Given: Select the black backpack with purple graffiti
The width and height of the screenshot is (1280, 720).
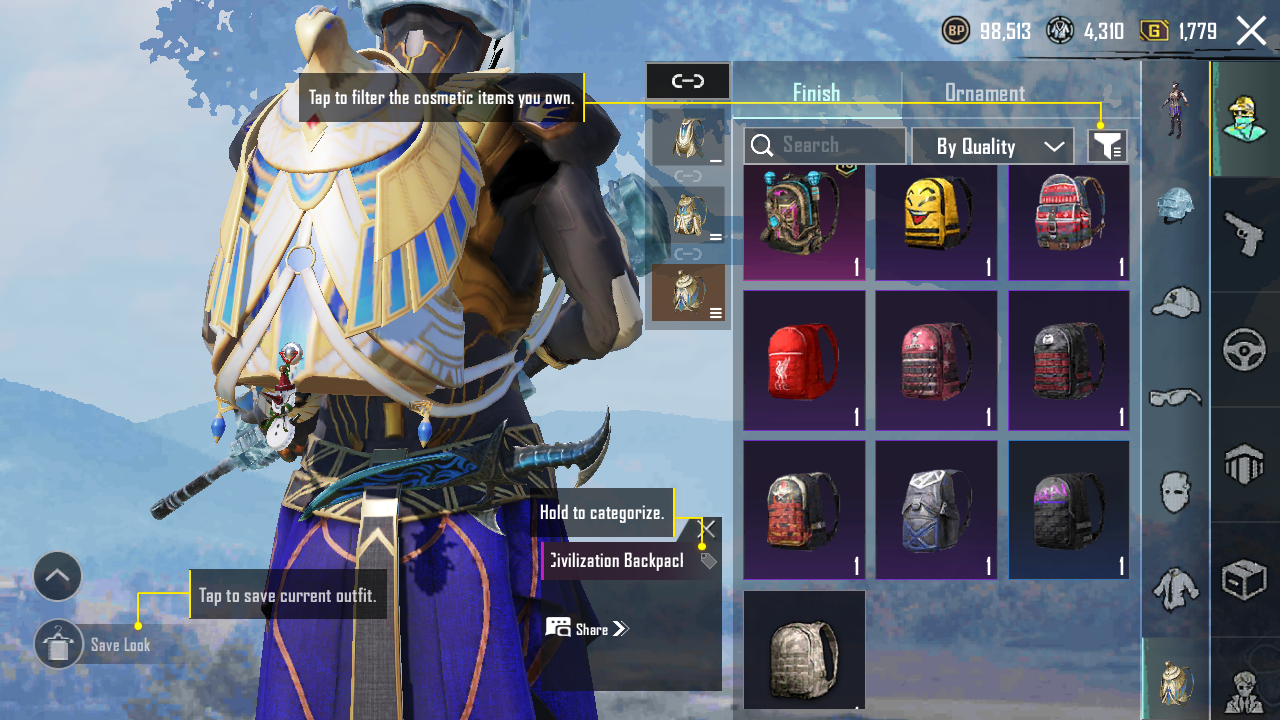Looking at the screenshot, I should pos(1068,510).
